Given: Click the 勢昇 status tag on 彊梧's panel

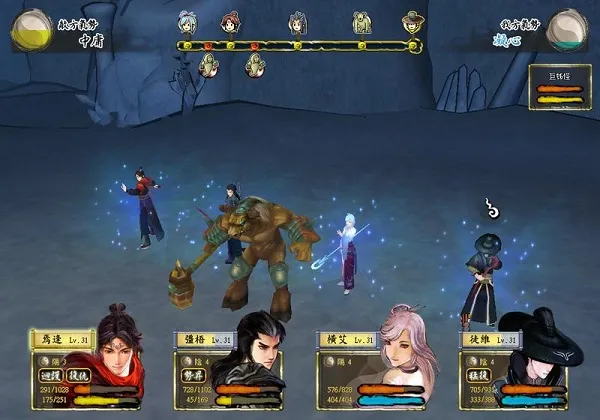Looking at the screenshot, I should [x=194, y=372].
